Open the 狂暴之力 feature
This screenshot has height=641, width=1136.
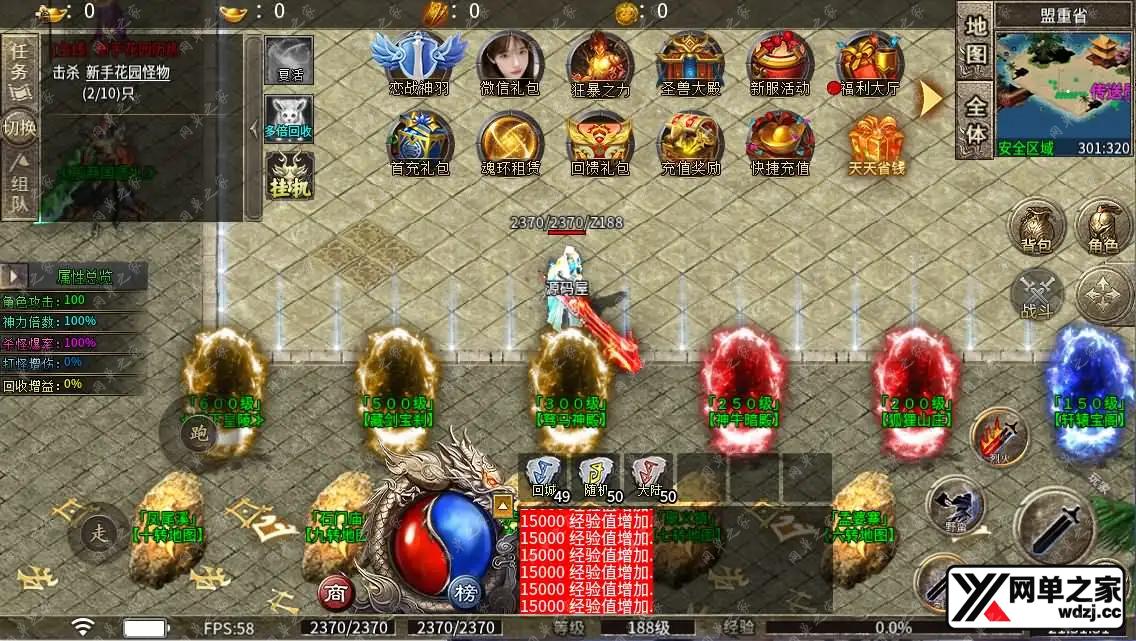tap(599, 60)
